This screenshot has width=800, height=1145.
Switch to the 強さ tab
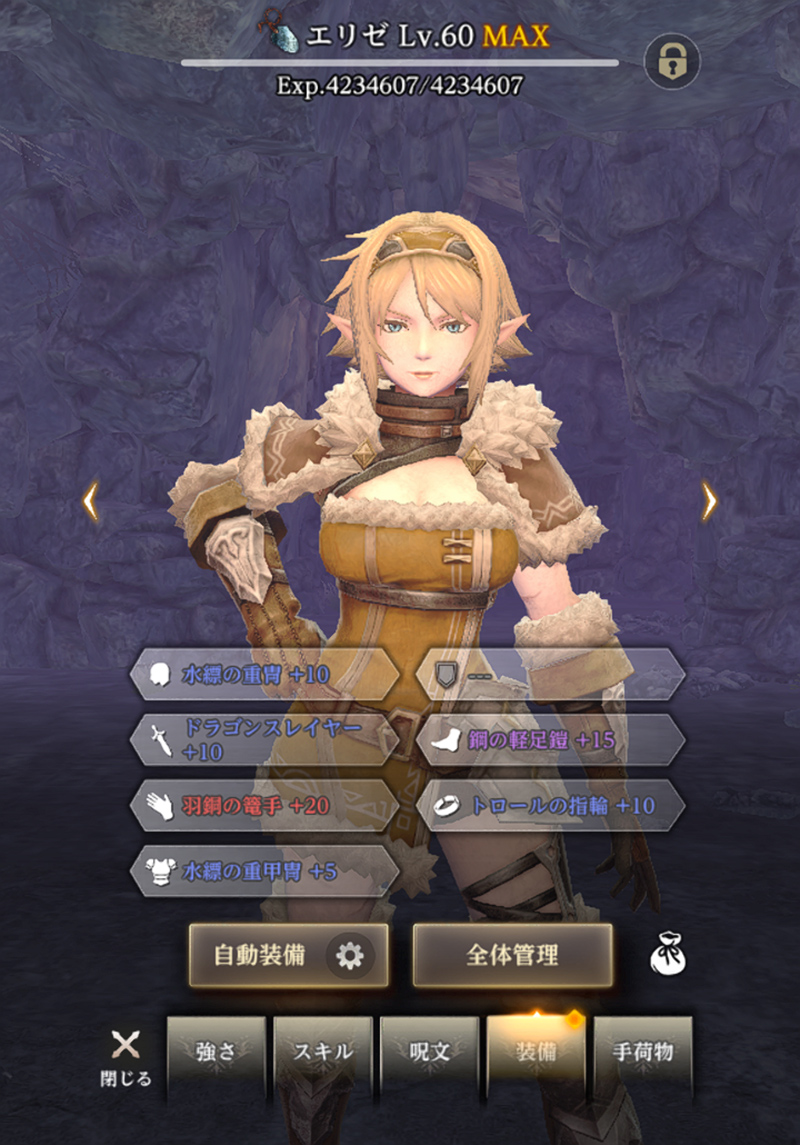point(216,1054)
